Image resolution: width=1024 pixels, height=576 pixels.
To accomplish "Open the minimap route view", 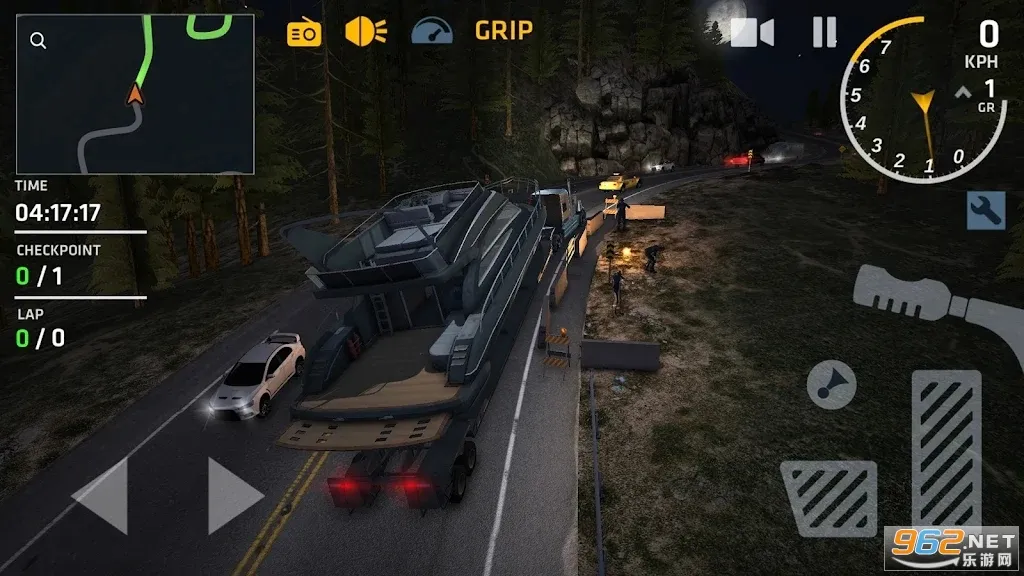I will point(135,95).
